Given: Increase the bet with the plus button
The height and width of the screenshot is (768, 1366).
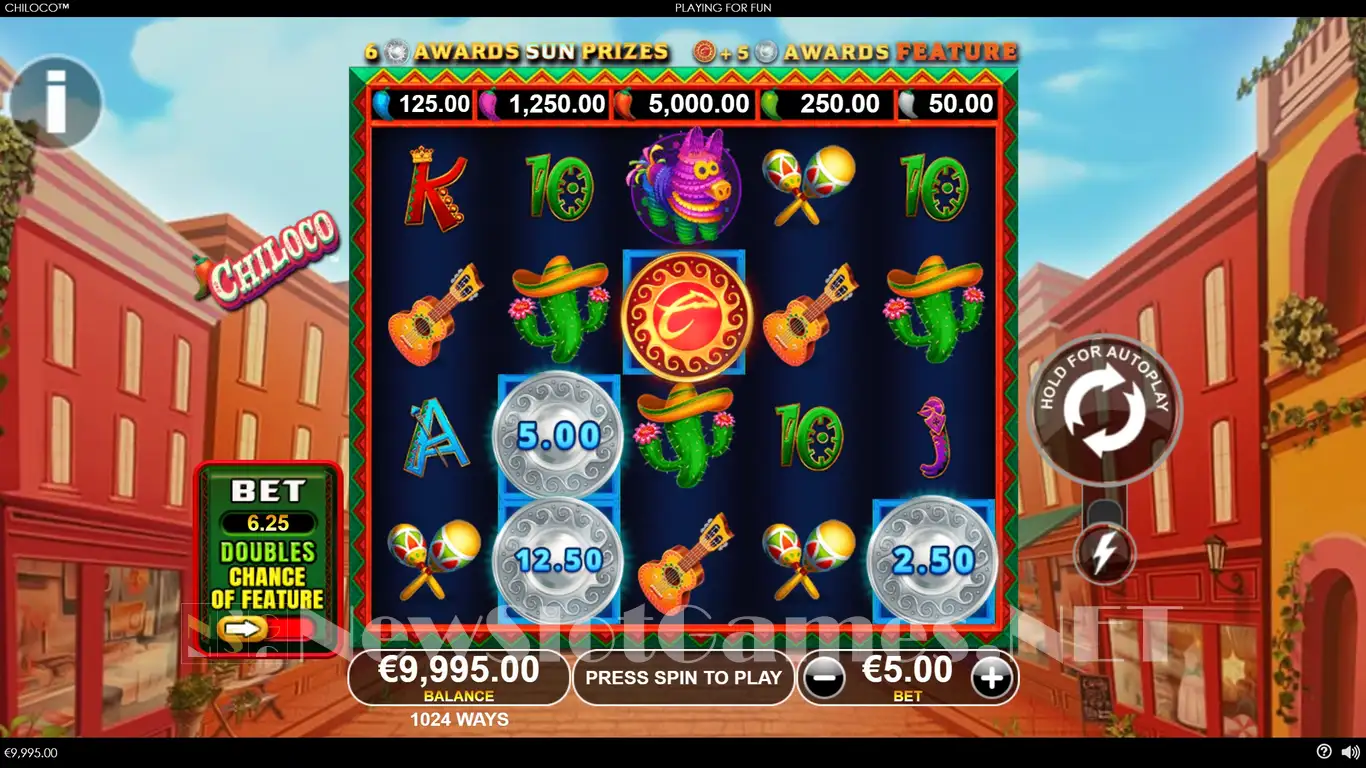Looking at the screenshot, I should (x=991, y=678).
